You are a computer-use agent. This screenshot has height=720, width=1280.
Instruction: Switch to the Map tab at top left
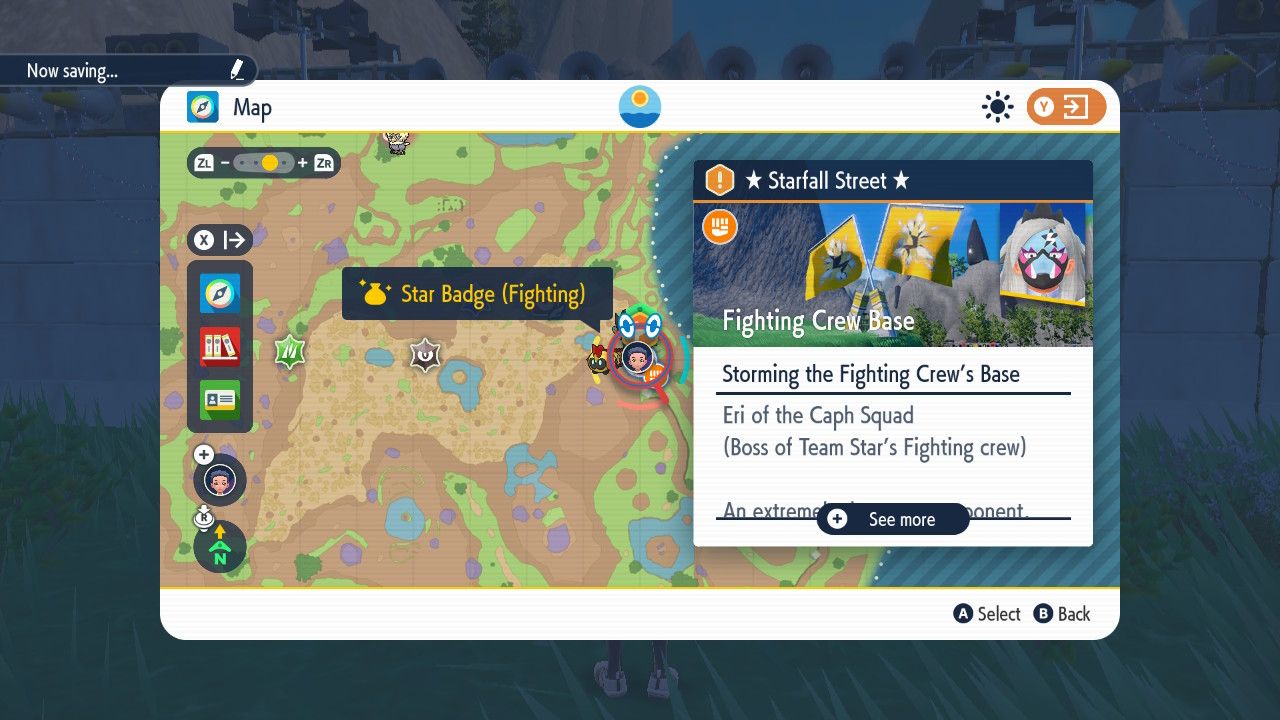pyautogui.click(x=228, y=107)
